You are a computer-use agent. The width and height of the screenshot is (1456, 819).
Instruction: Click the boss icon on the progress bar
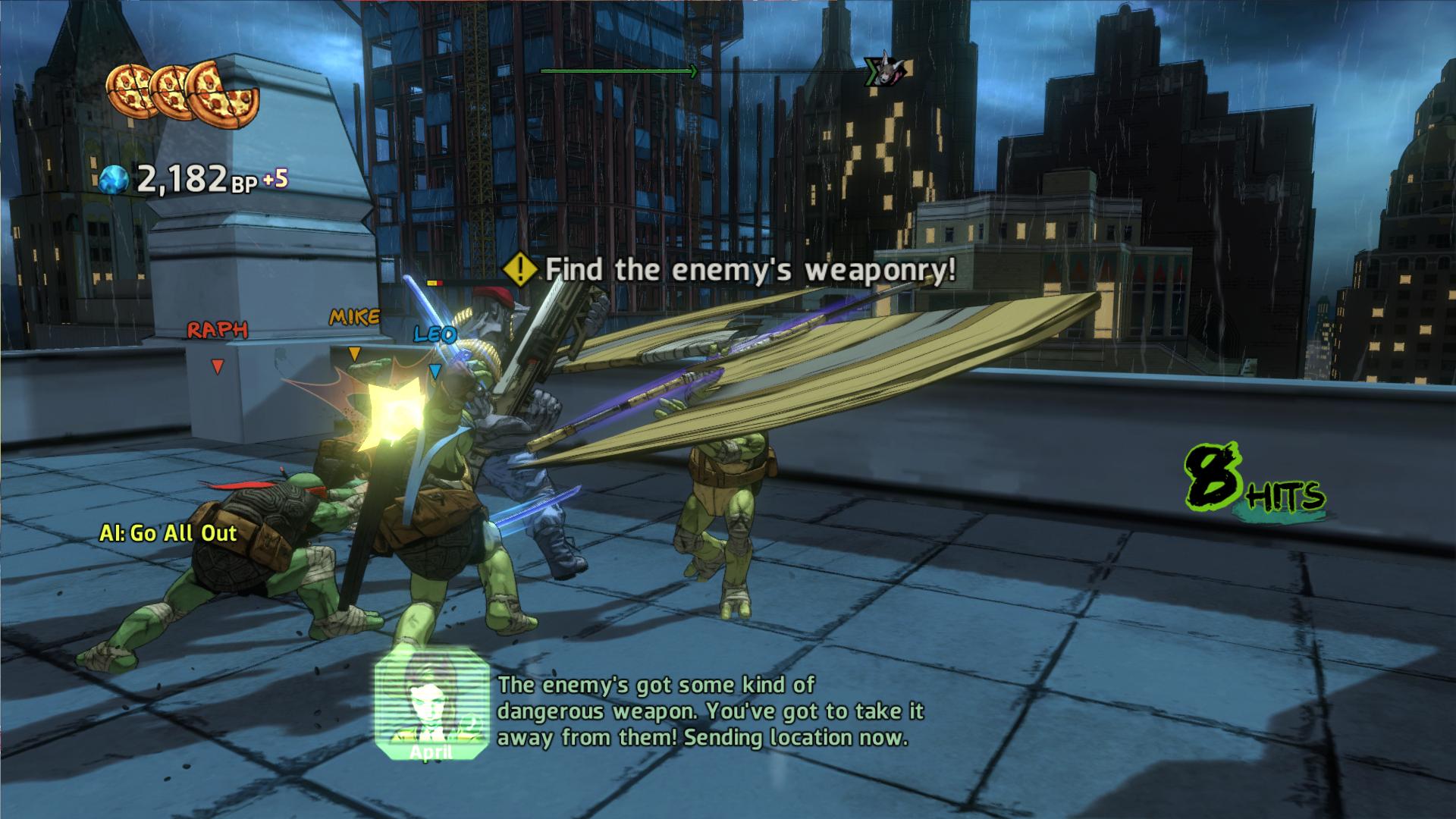pos(886,71)
